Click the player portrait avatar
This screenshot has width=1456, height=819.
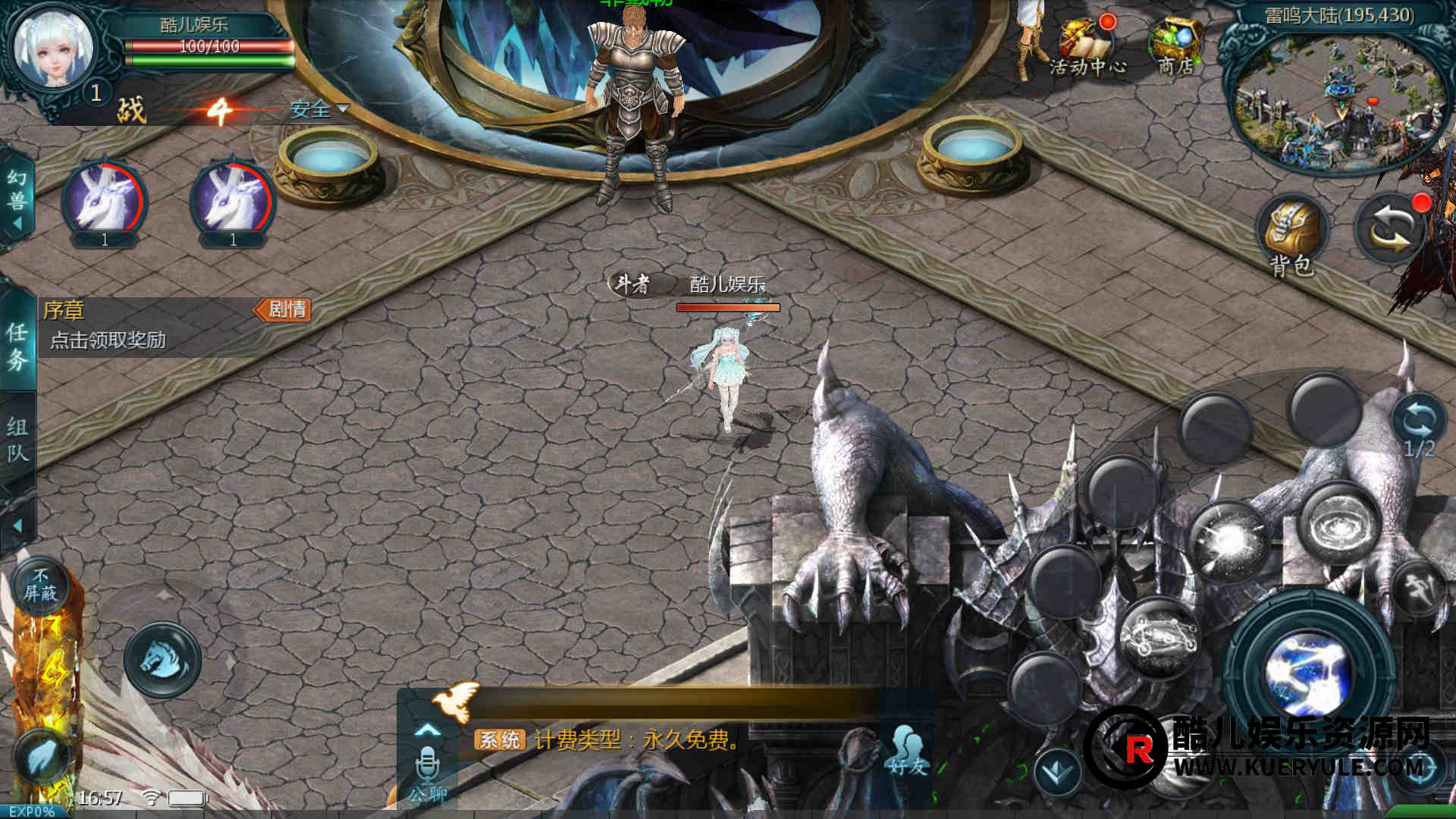coord(55,52)
